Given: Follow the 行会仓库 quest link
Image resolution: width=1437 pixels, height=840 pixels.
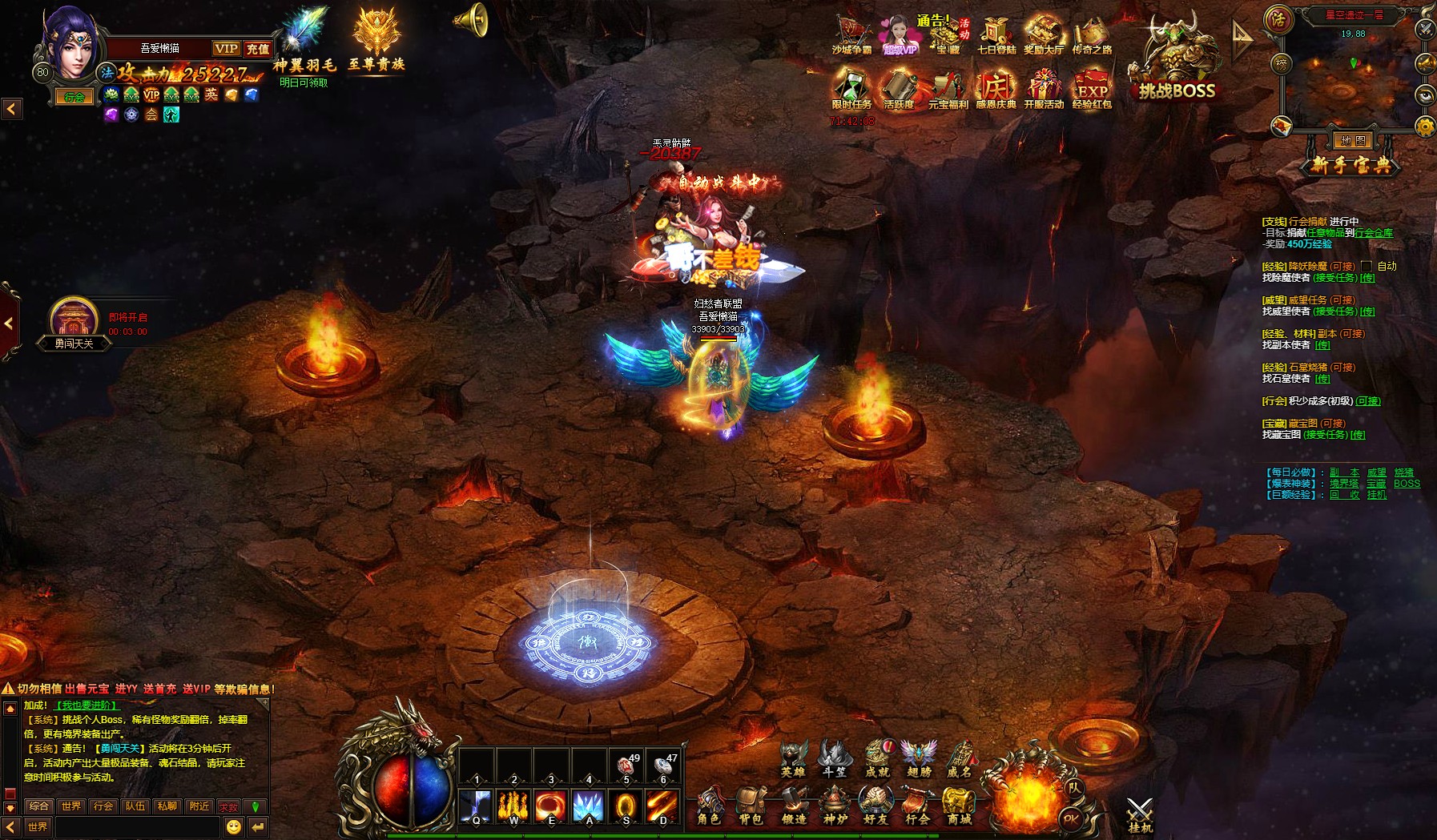Looking at the screenshot, I should click(x=1374, y=233).
